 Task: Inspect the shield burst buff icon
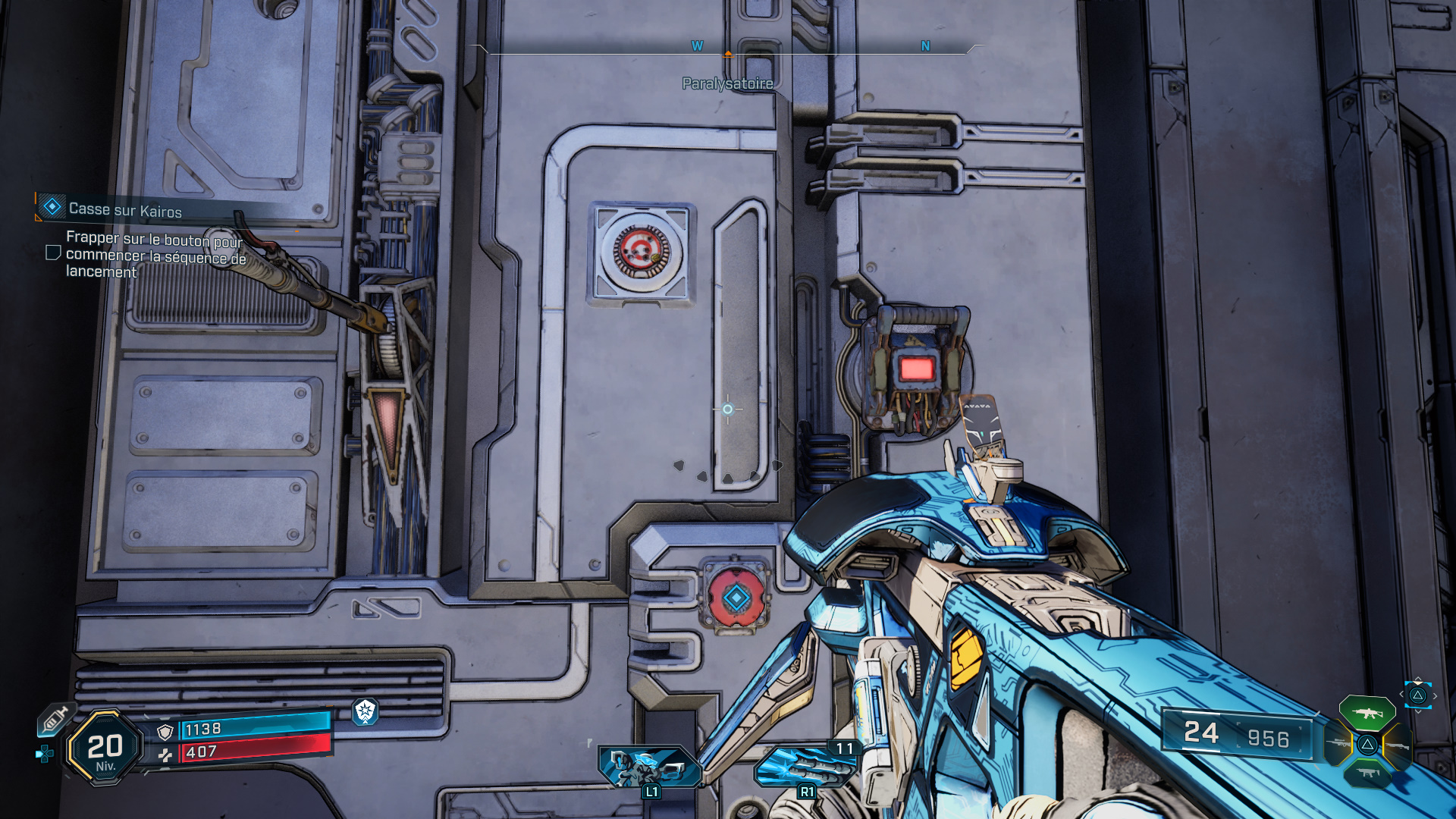(x=365, y=711)
